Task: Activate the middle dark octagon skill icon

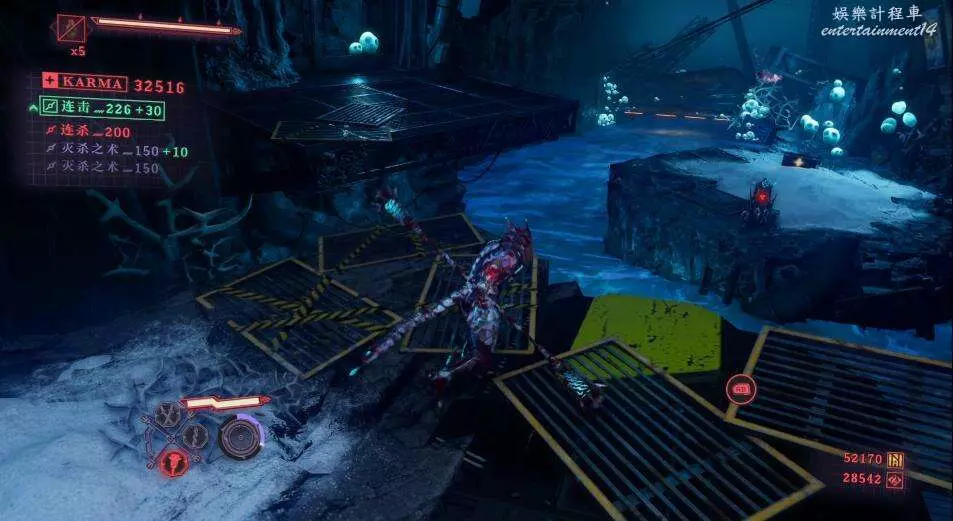Action: pos(196,436)
